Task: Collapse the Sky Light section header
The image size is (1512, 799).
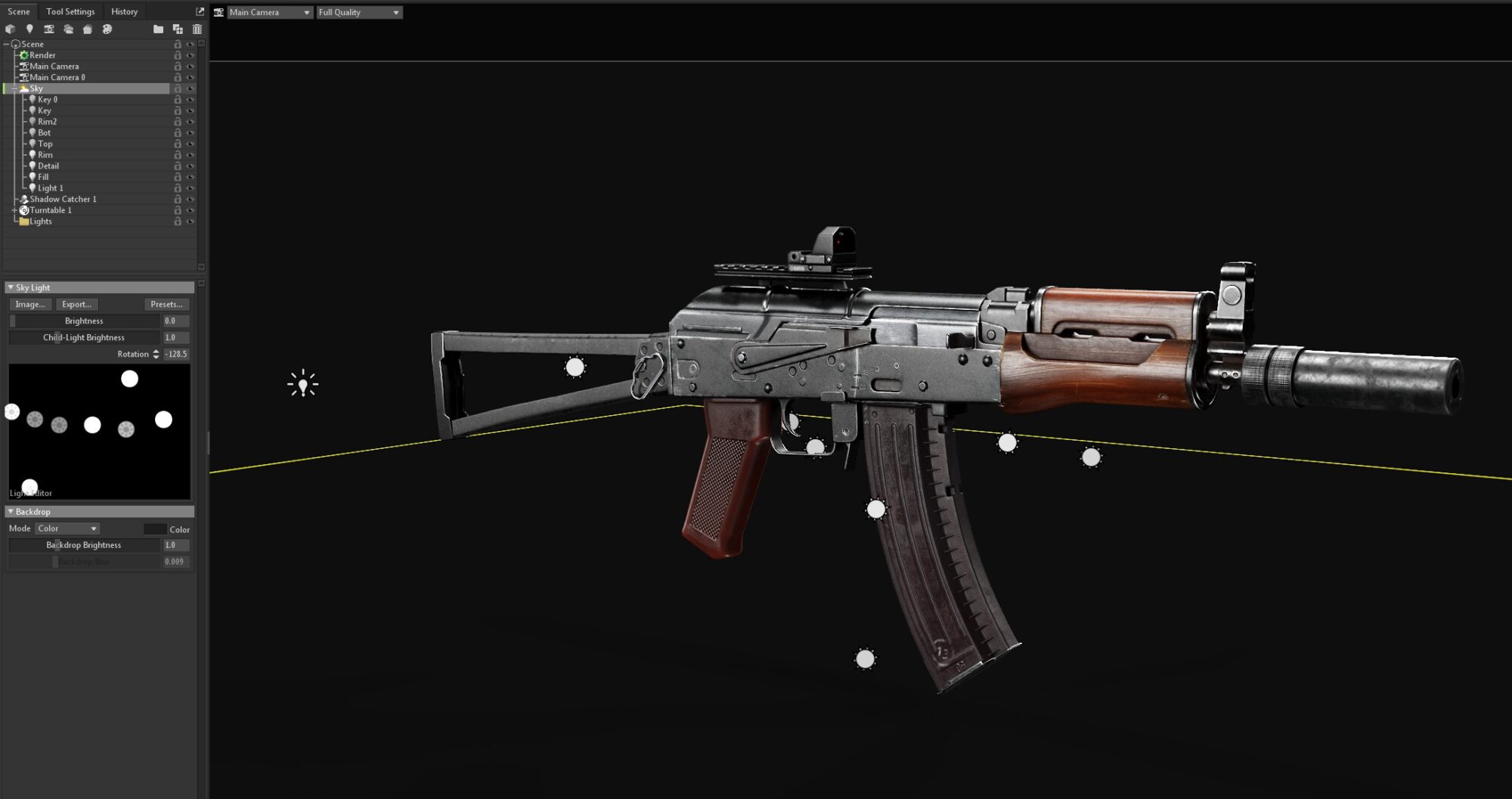Action: (x=11, y=287)
